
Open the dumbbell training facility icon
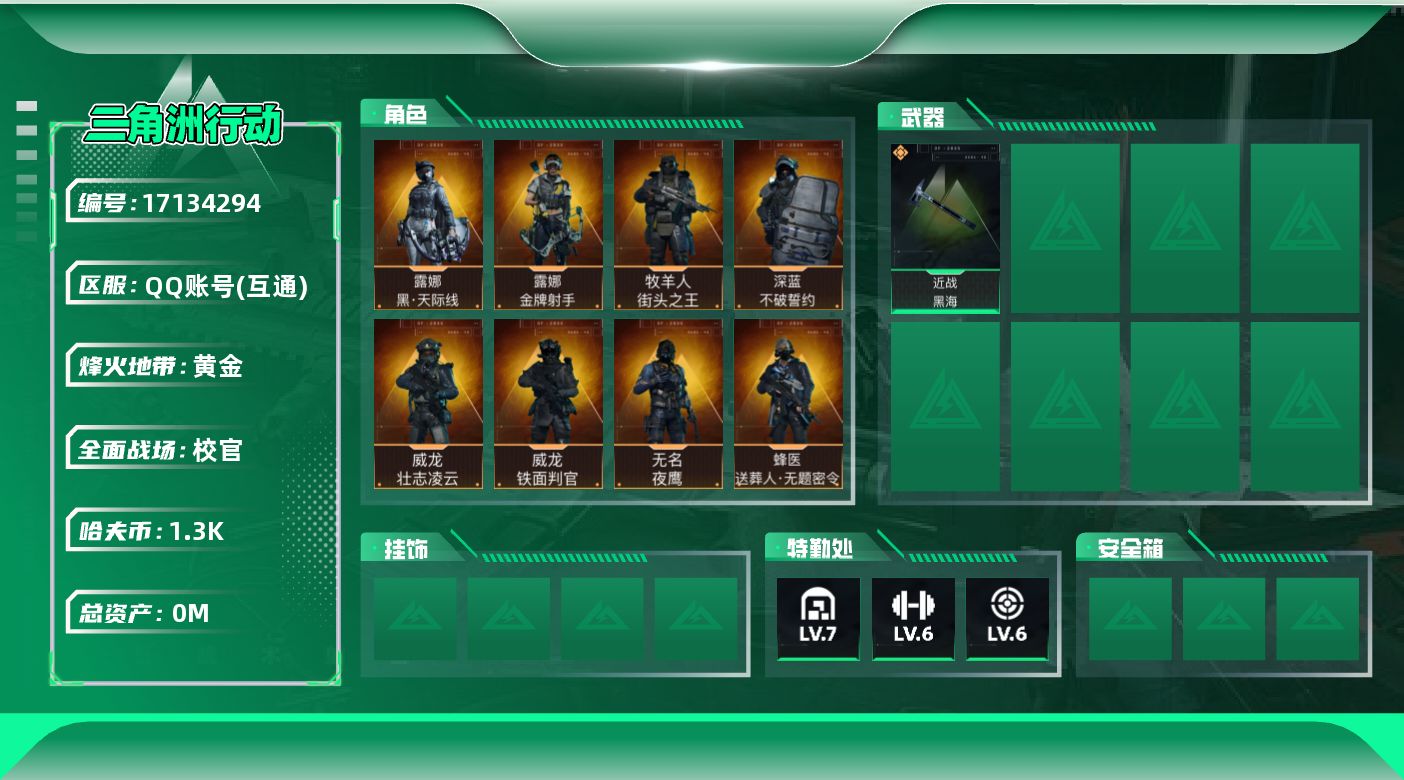[x=912, y=617]
